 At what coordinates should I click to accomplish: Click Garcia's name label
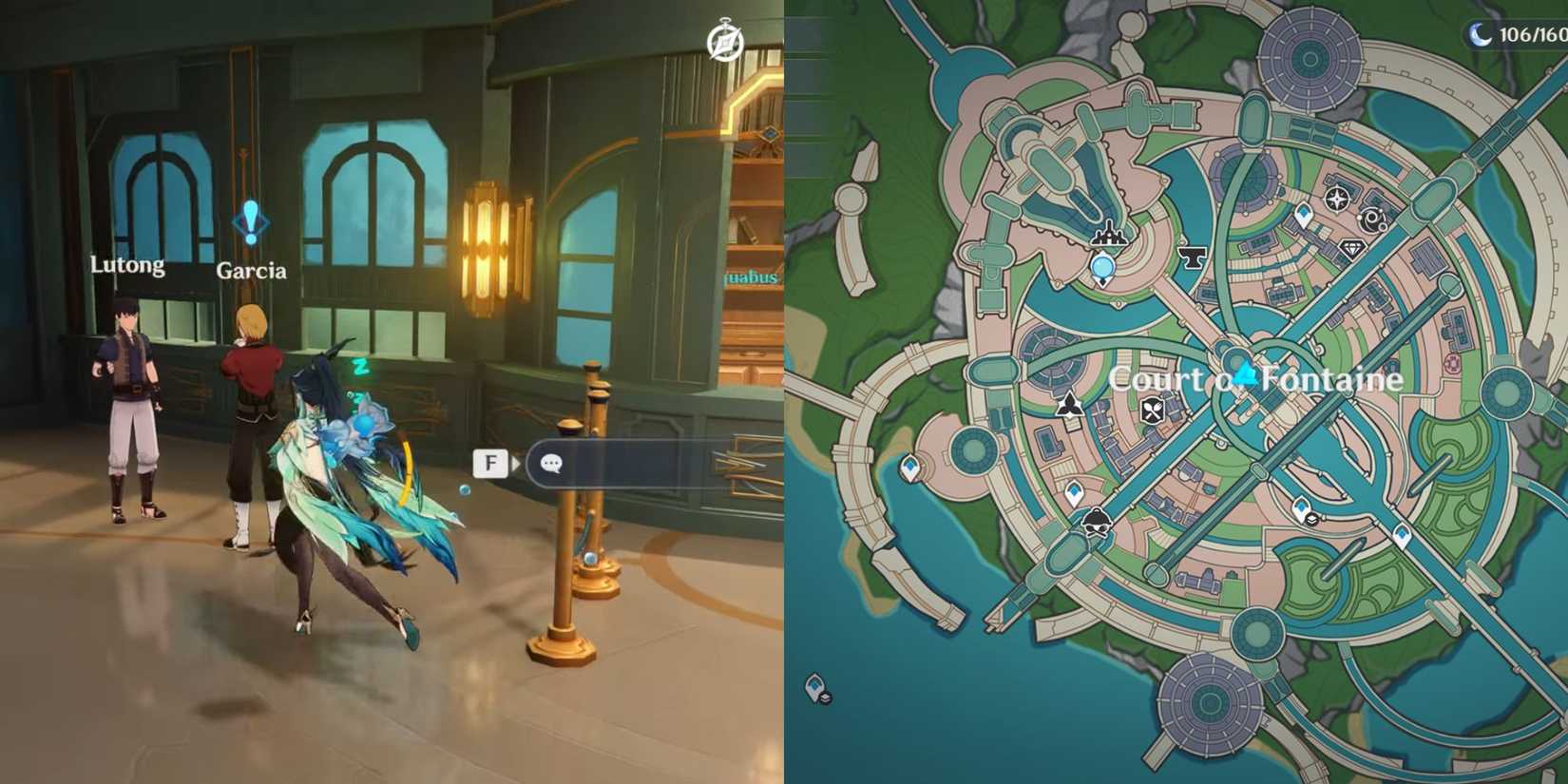253,271
